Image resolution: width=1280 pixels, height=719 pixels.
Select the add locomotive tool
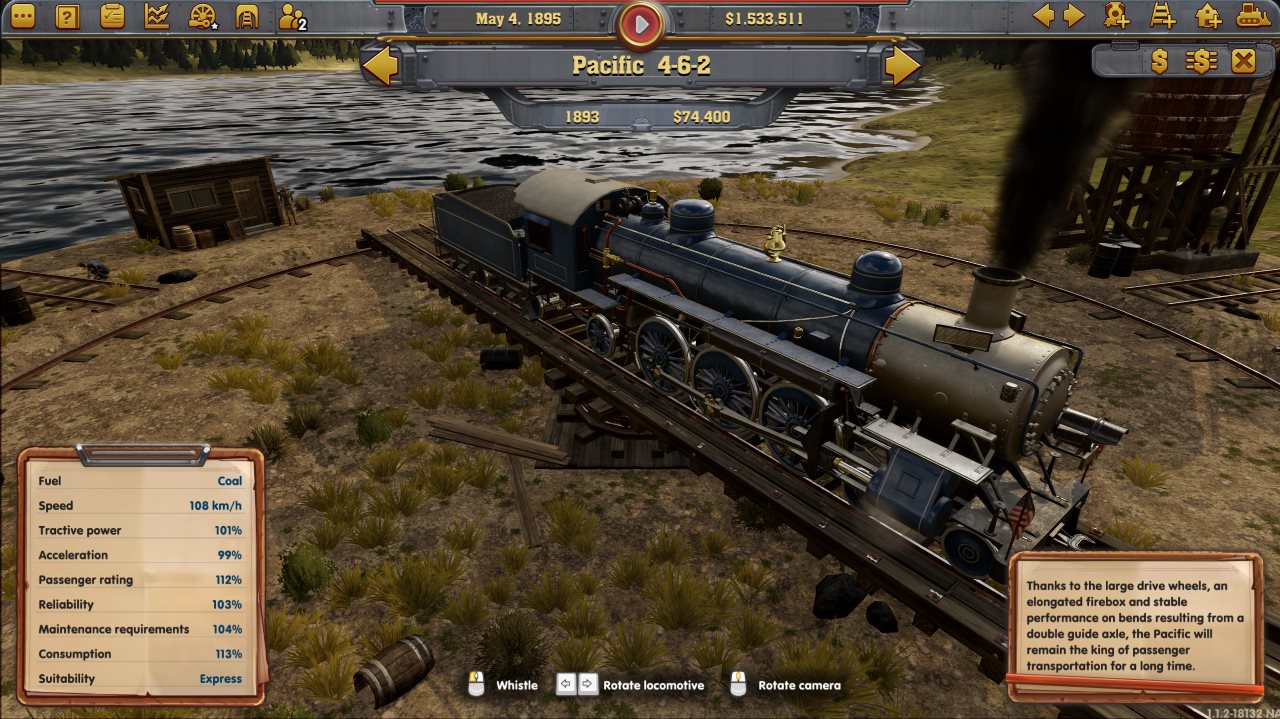point(1117,16)
